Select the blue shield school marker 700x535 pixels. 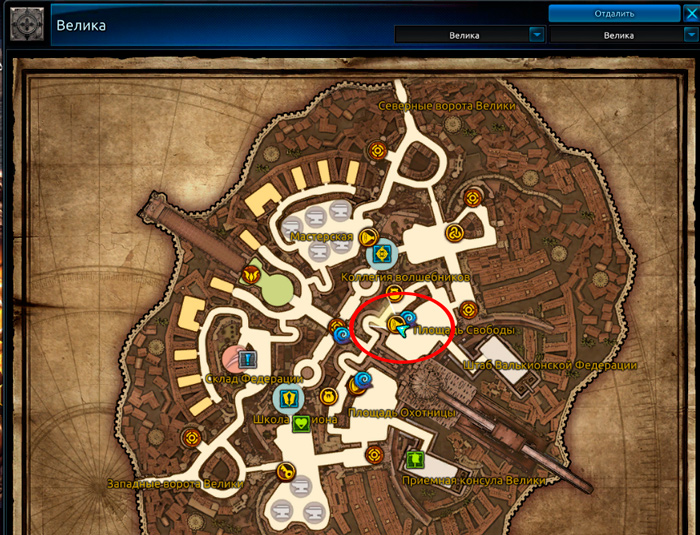point(288,398)
